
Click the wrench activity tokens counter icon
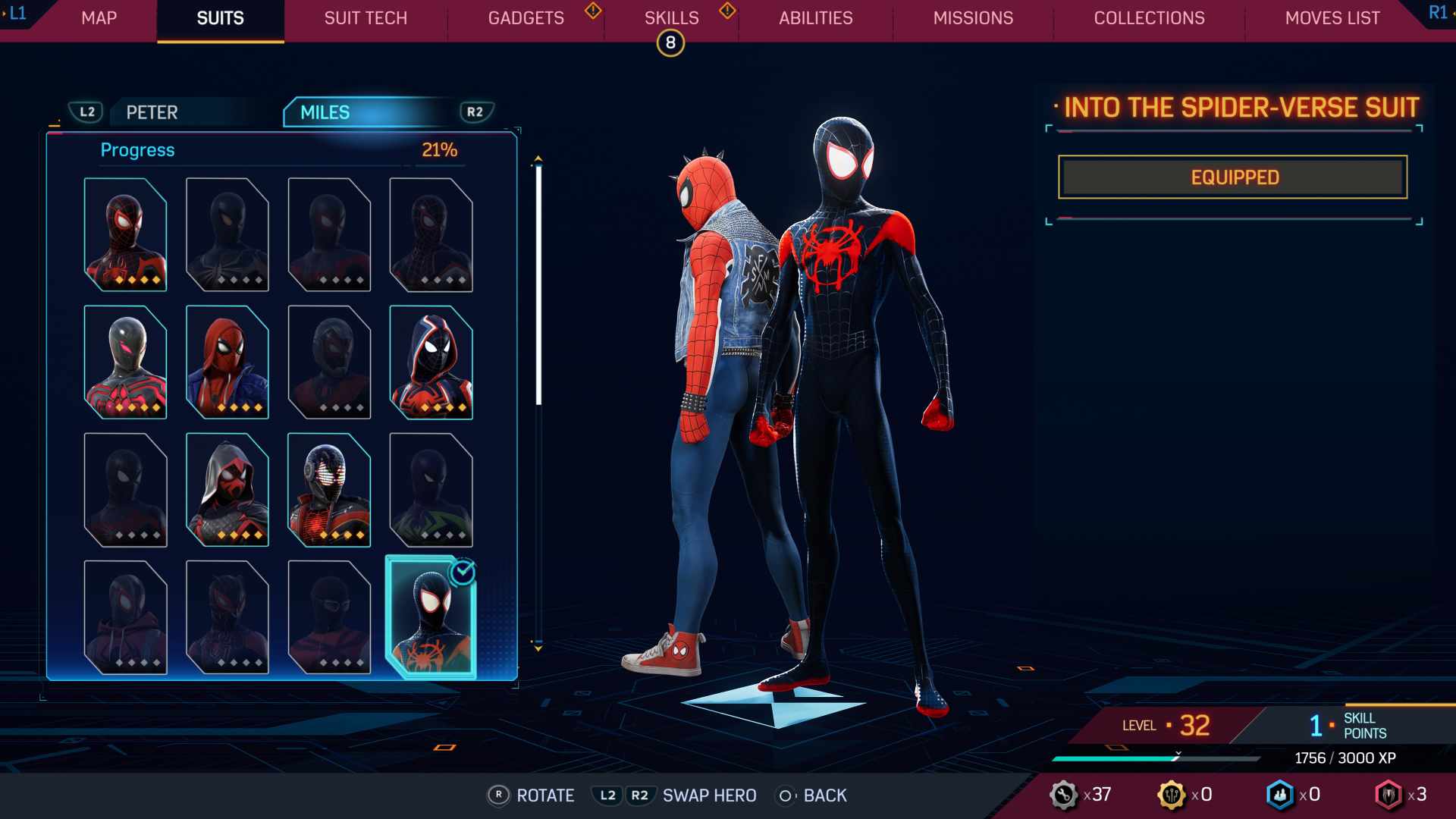1065,795
